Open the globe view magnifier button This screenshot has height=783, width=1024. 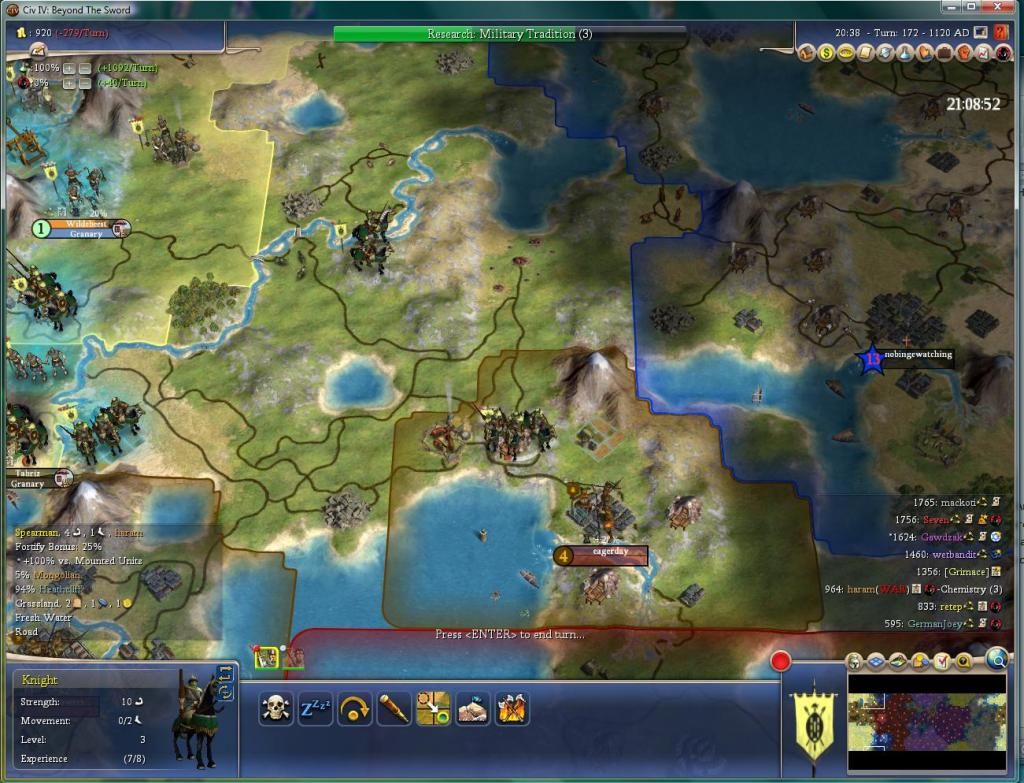tap(996, 658)
